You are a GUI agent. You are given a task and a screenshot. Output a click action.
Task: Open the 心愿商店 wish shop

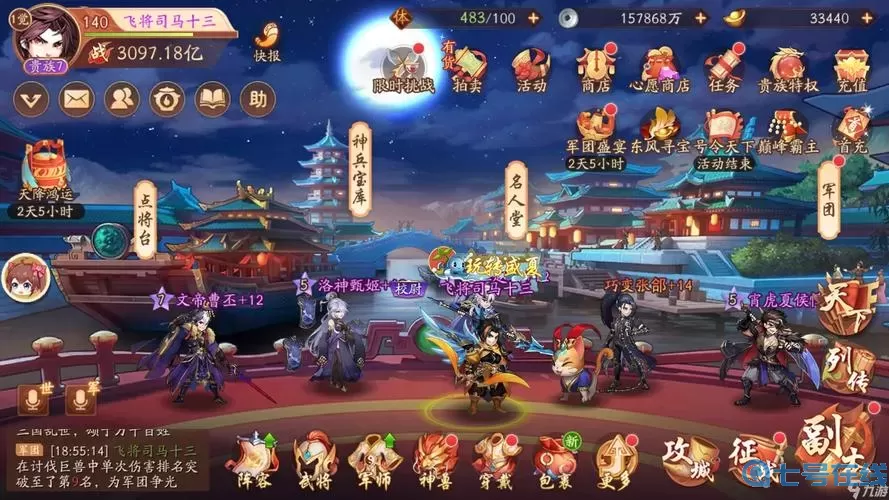coord(658,68)
